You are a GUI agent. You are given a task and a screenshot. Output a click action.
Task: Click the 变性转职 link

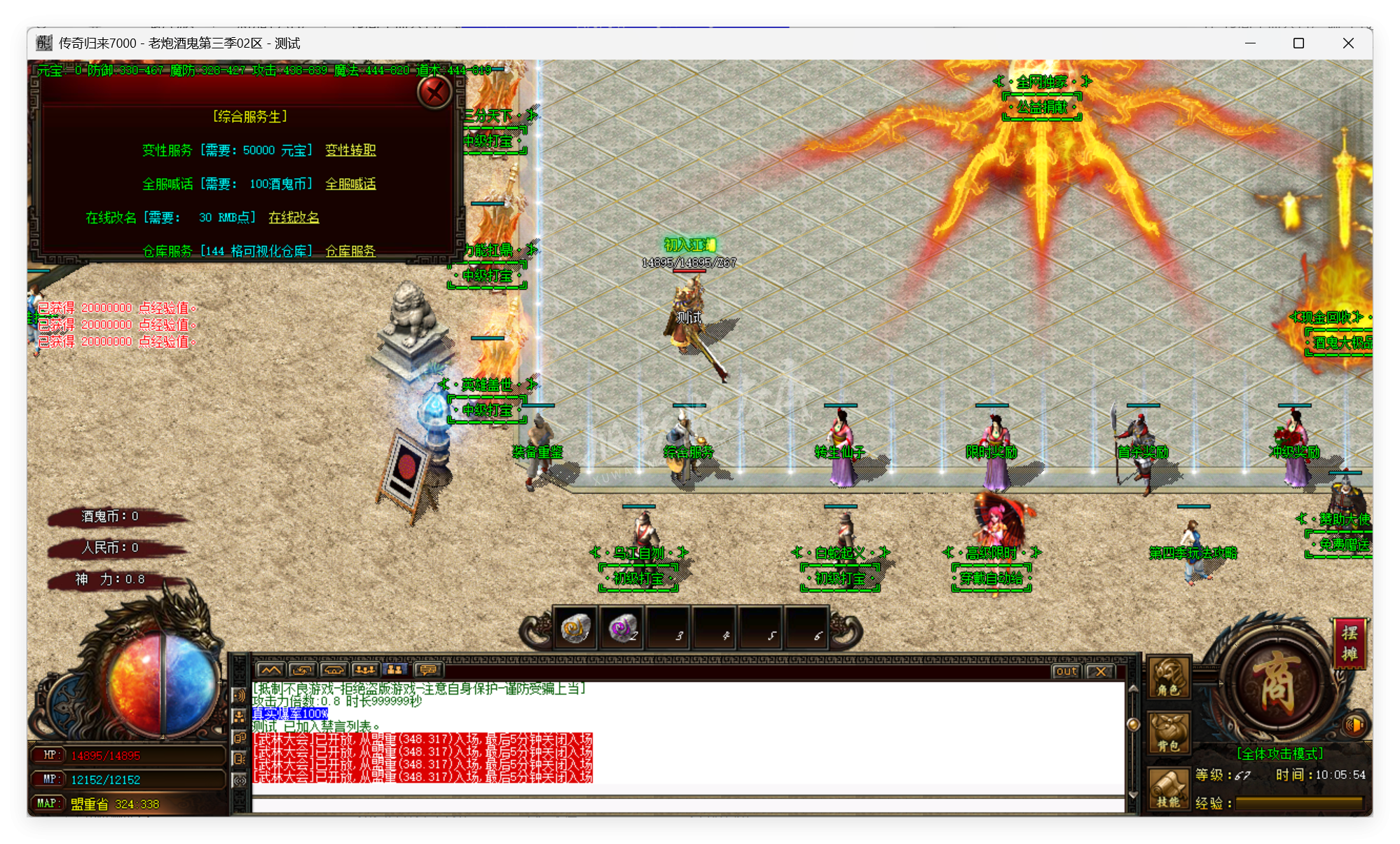350,150
